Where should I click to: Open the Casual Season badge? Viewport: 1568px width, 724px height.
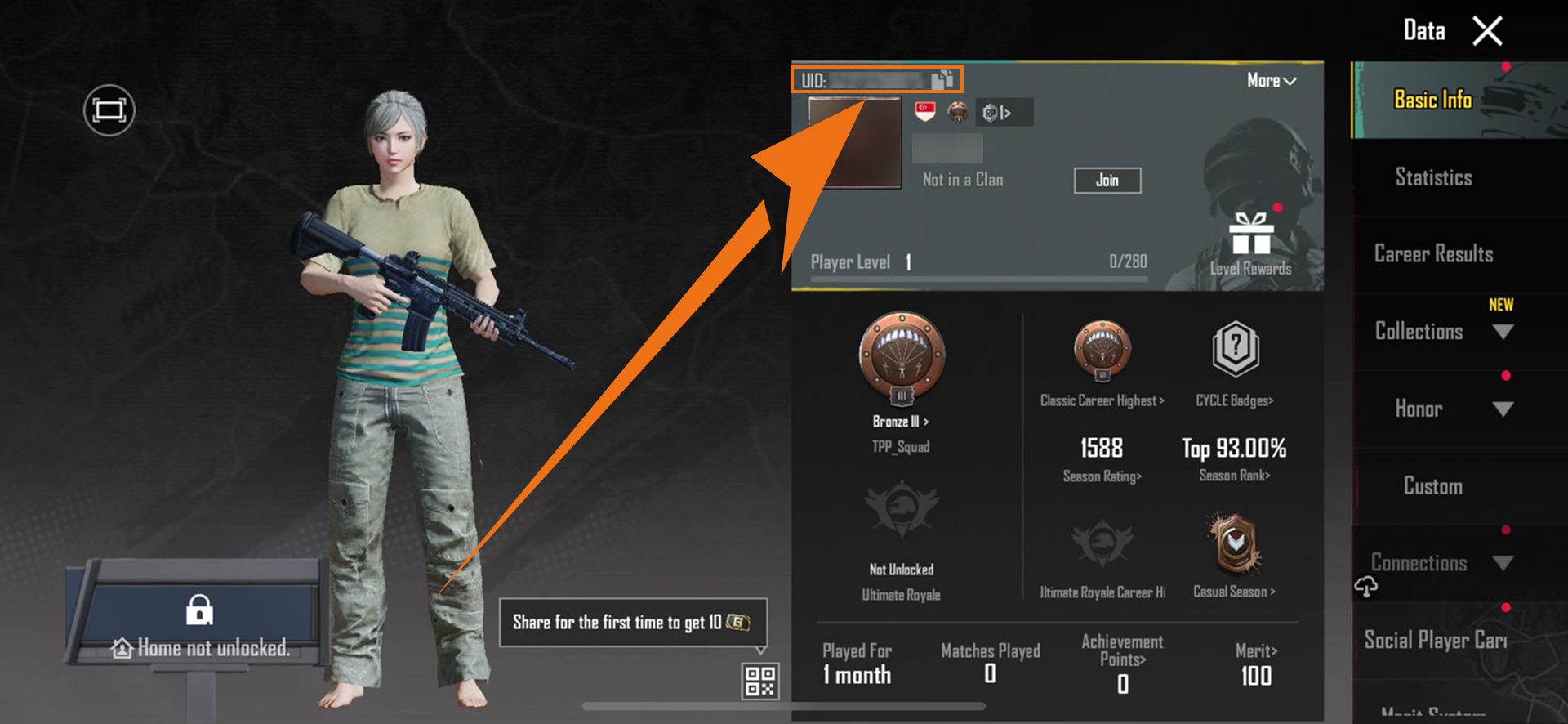click(1234, 543)
